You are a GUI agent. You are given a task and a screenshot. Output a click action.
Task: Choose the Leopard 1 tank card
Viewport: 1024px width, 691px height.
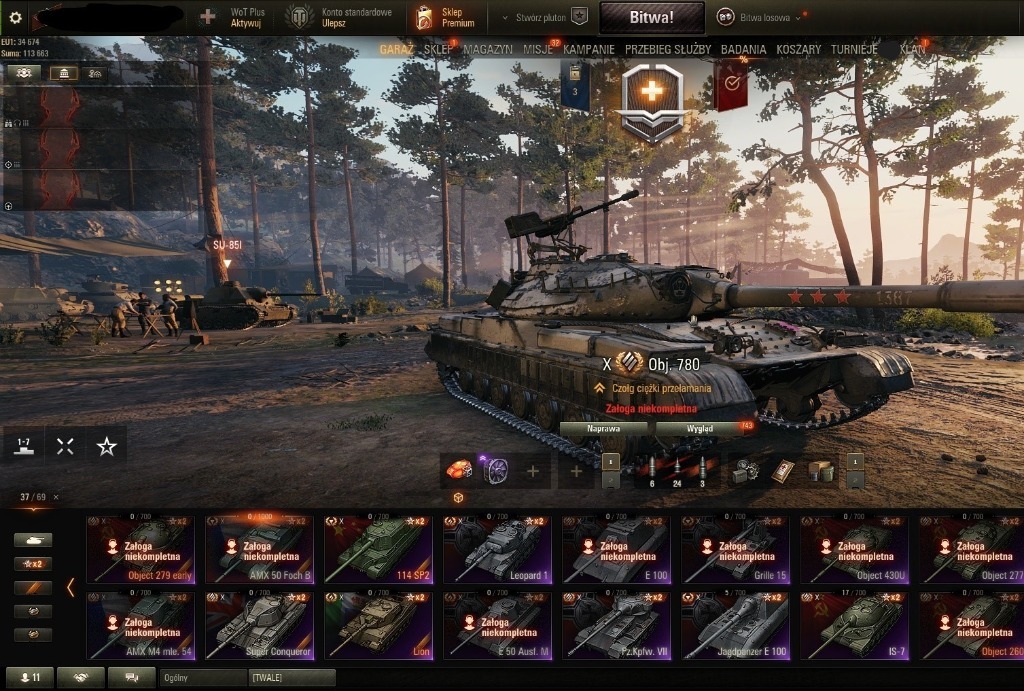point(497,549)
